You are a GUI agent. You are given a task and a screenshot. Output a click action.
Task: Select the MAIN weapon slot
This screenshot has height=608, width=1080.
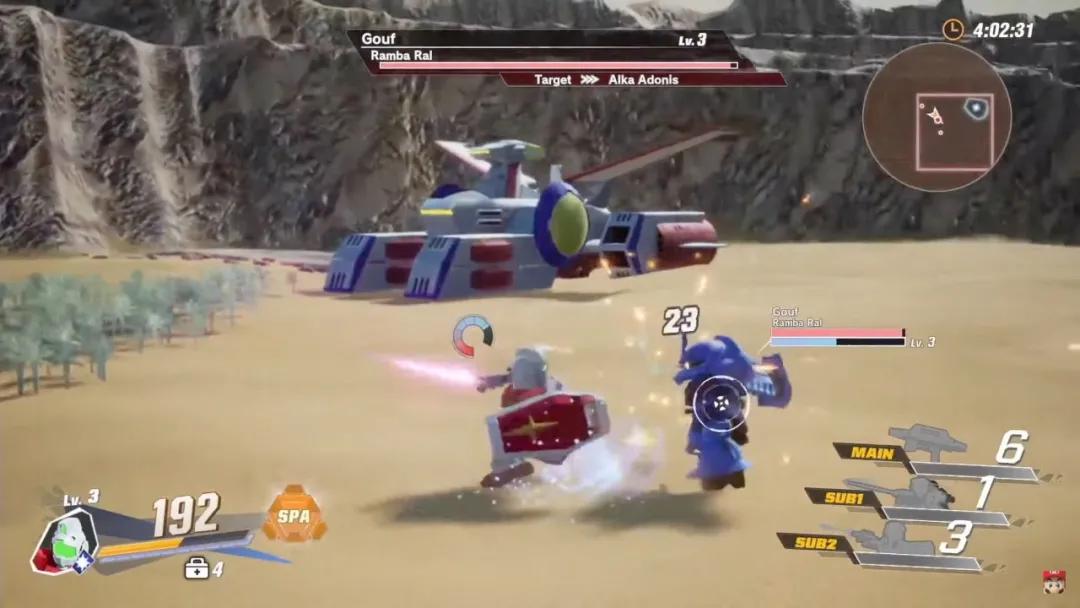(x=872, y=452)
